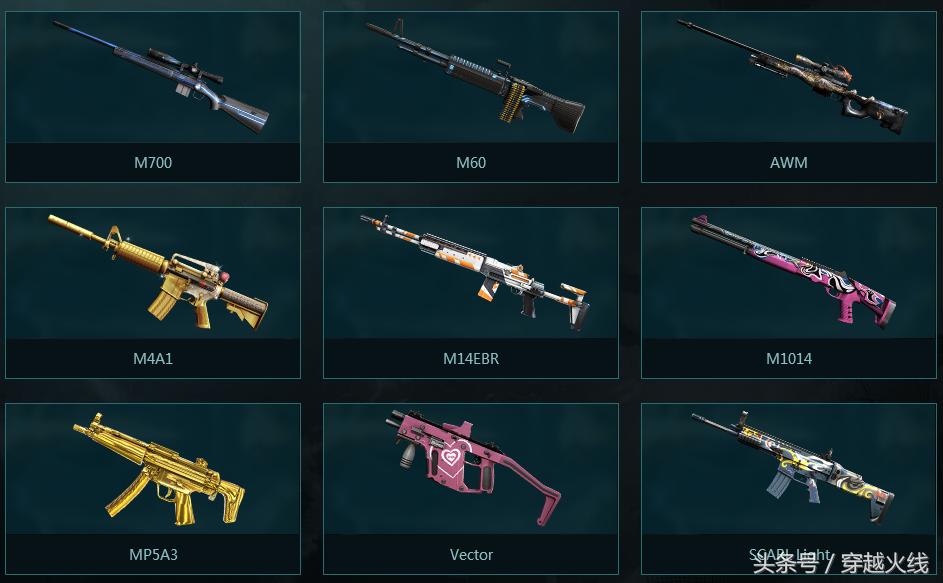Pick the AWM sniper rifle tile

(789, 96)
